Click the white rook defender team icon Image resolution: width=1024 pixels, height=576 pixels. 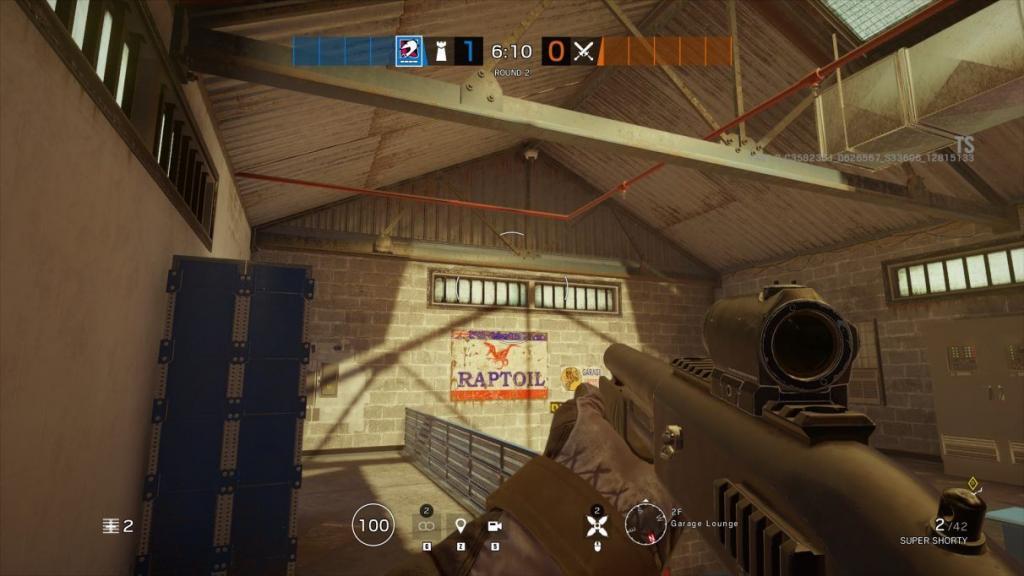pos(440,51)
